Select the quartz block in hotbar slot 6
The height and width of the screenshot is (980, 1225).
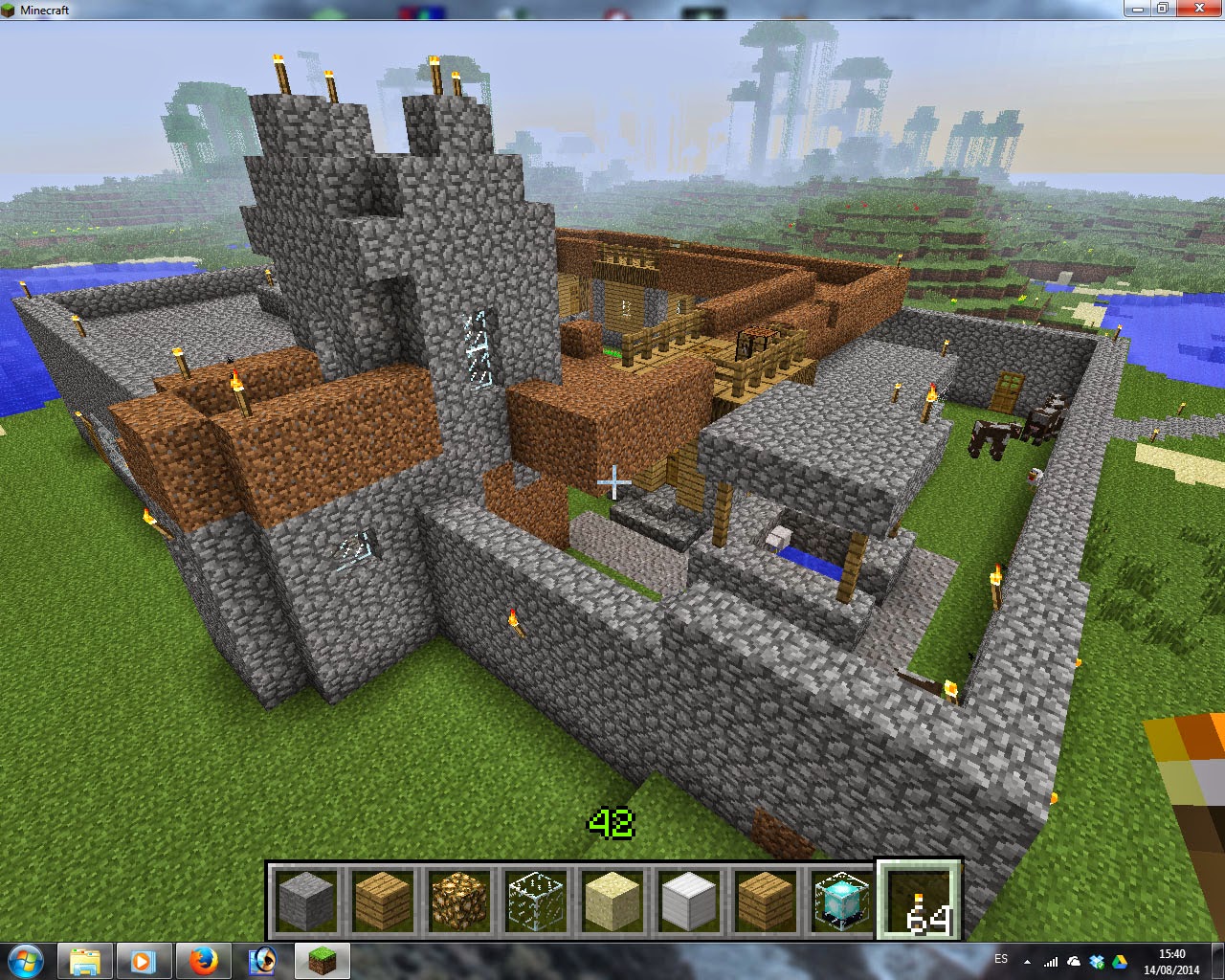pos(689,900)
